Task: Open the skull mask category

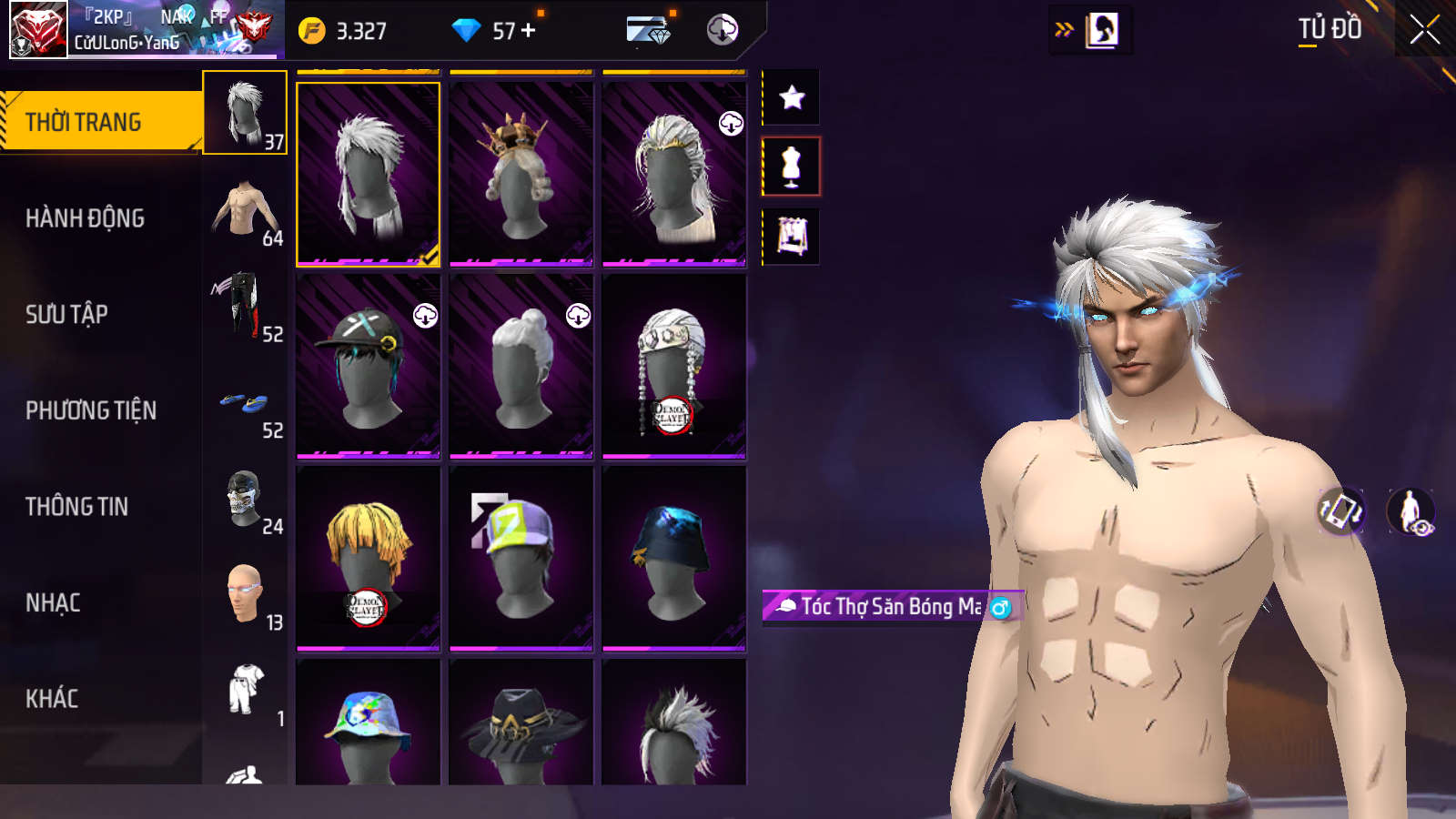Action: (245, 499)
